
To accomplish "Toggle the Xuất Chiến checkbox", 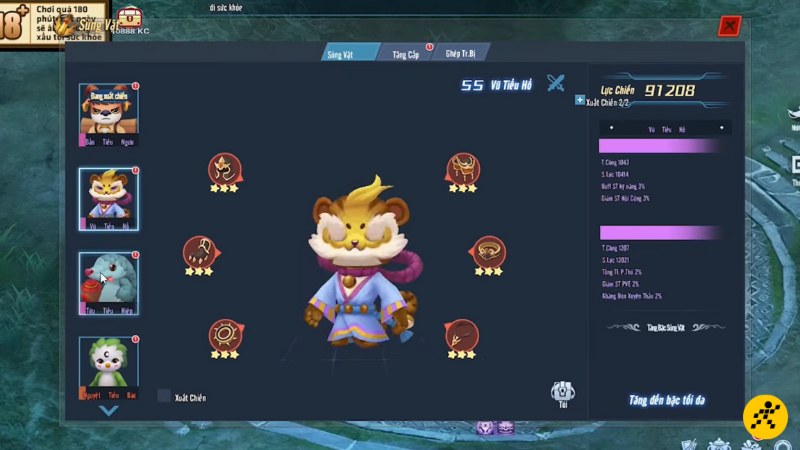I will pos(164,396).
